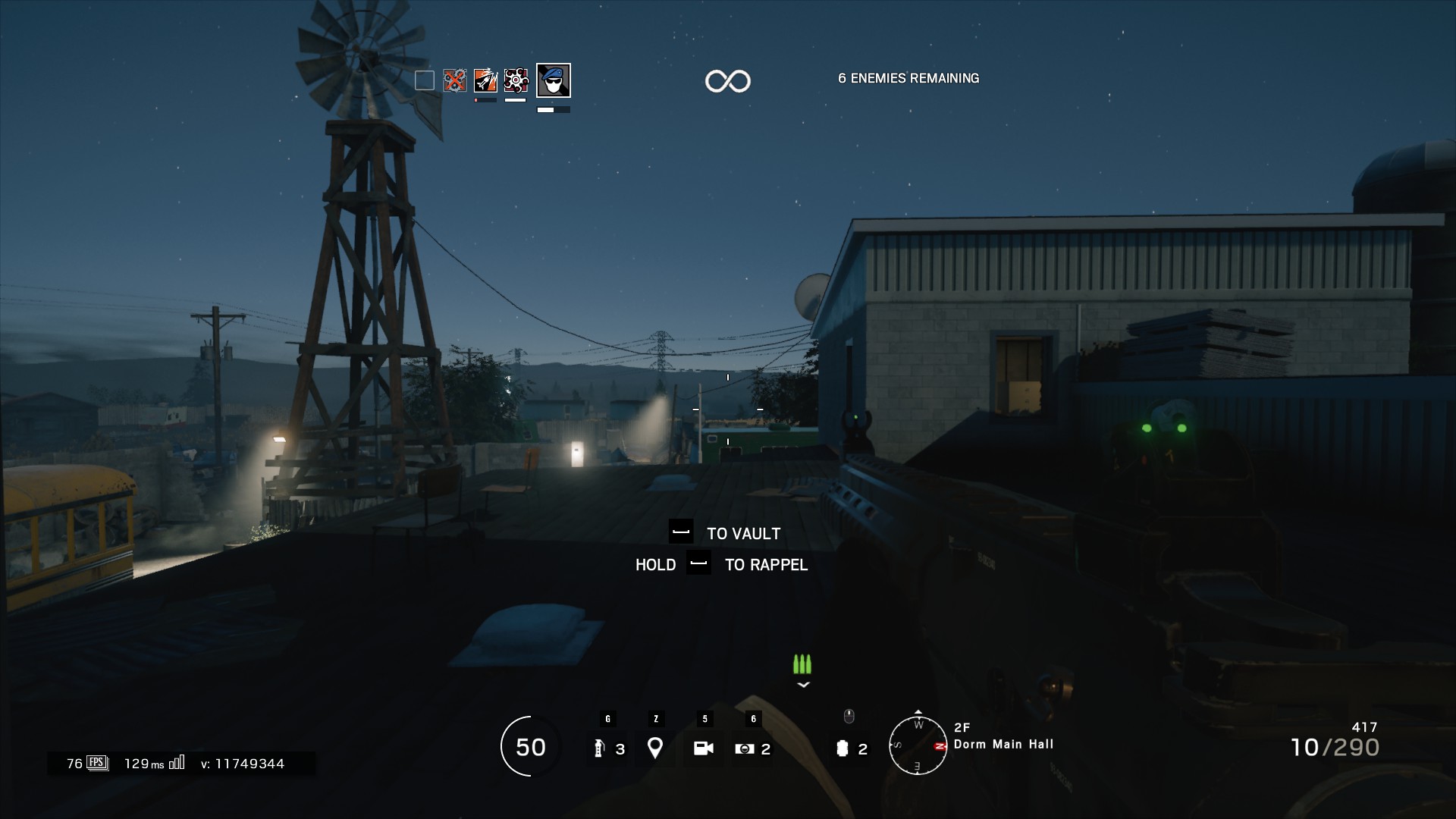Click the blue beret operator portrait
Screen dimensions: 1456x819
coord(554,80)
